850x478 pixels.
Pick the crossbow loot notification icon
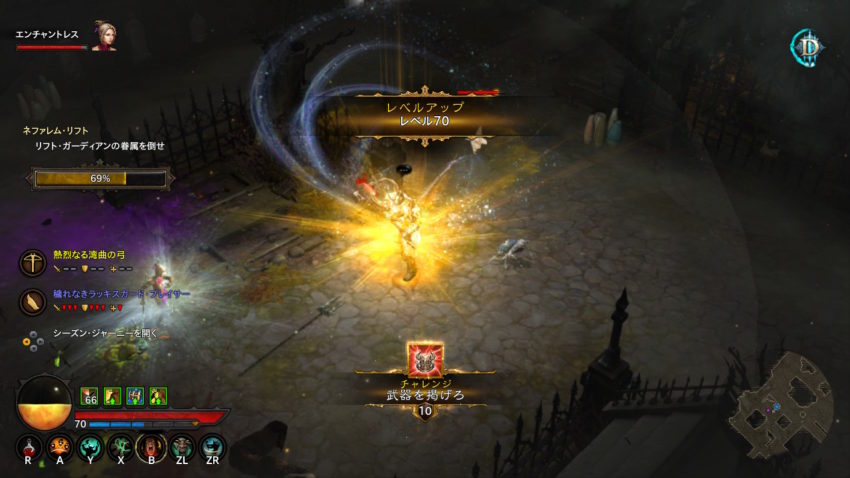[x=34, y=261]
